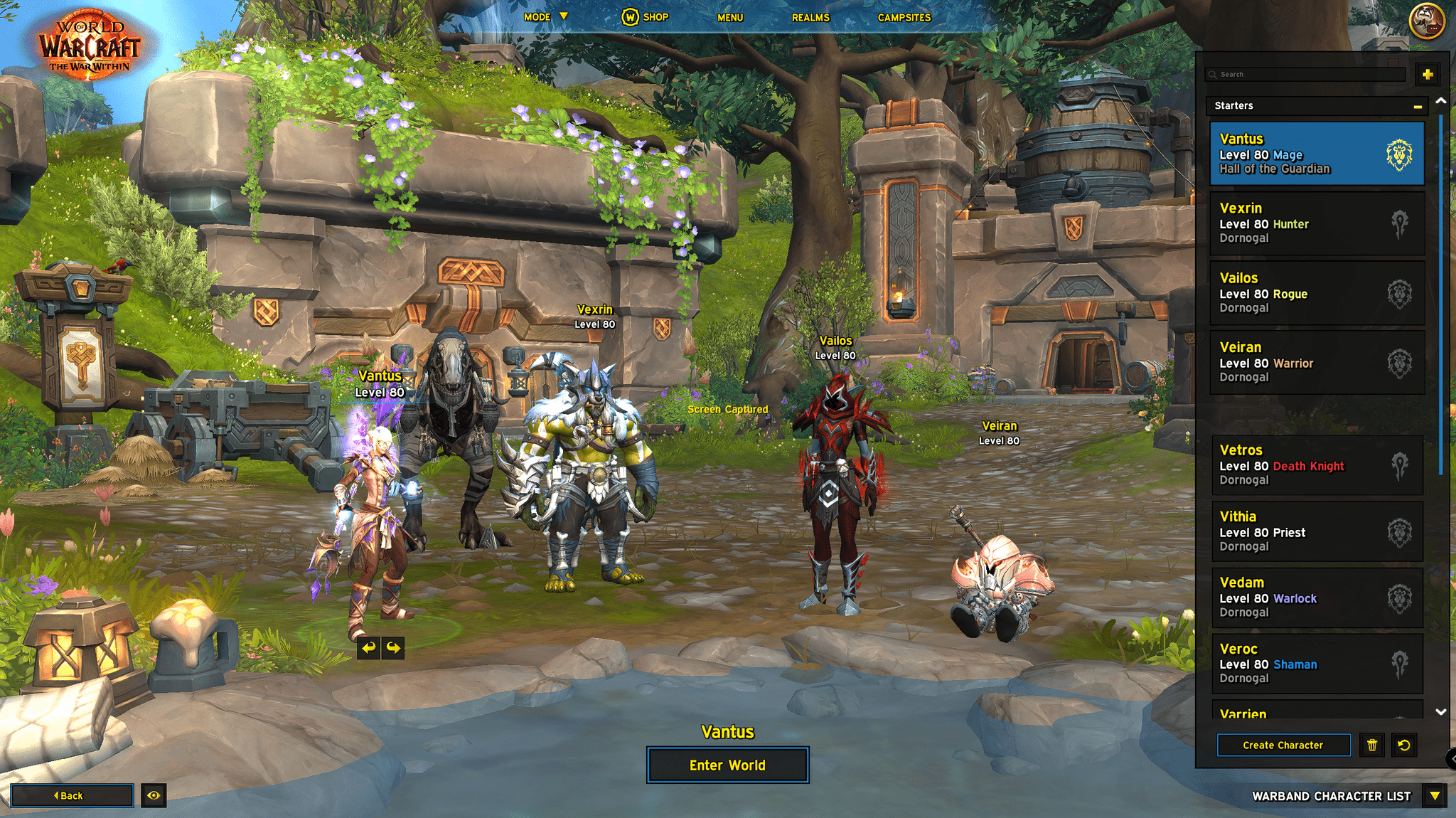
Task: Click the plus icon above the search bar
Action: pos(1428,73)
